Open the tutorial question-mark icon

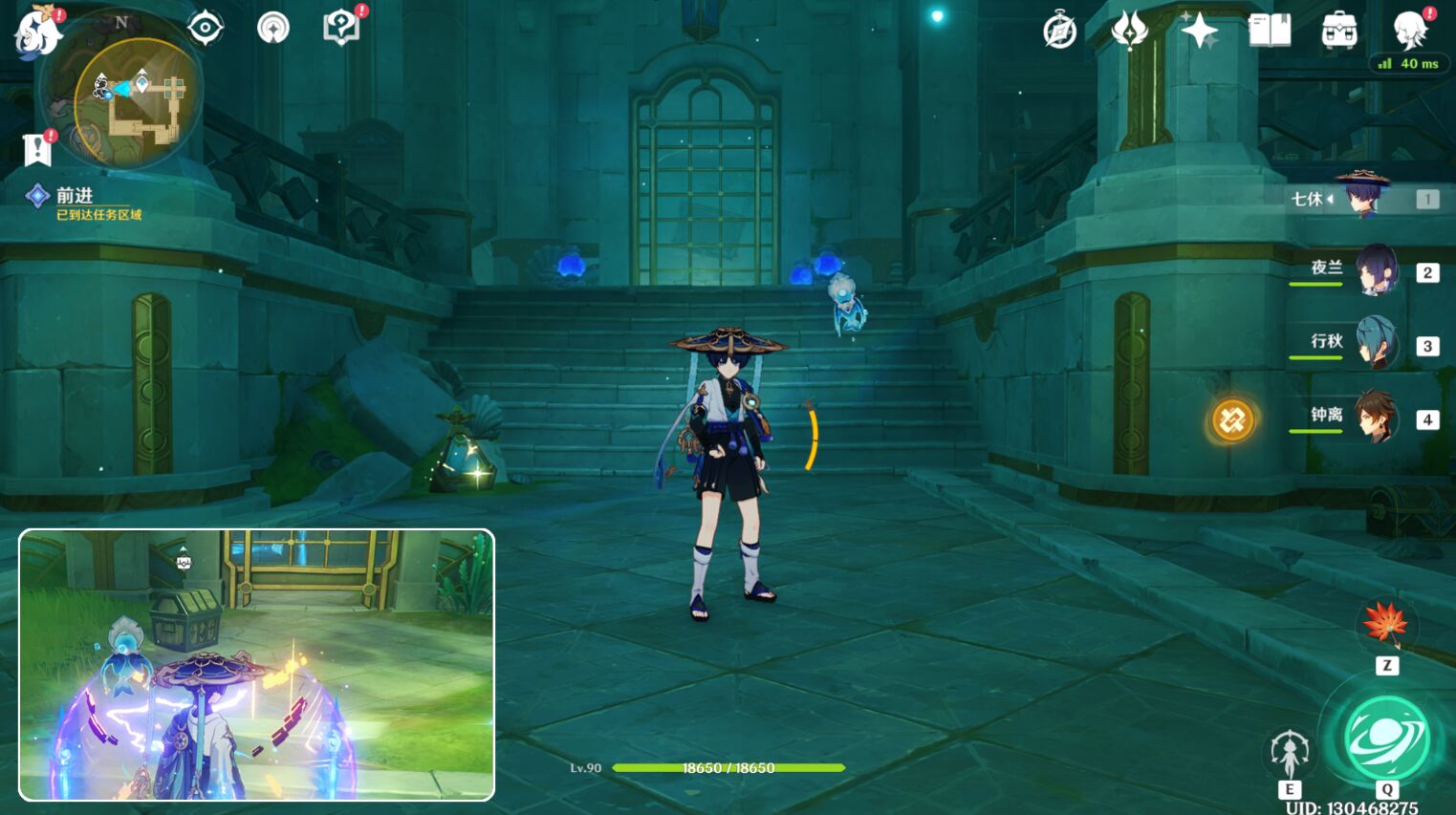[x=341, y=27]
